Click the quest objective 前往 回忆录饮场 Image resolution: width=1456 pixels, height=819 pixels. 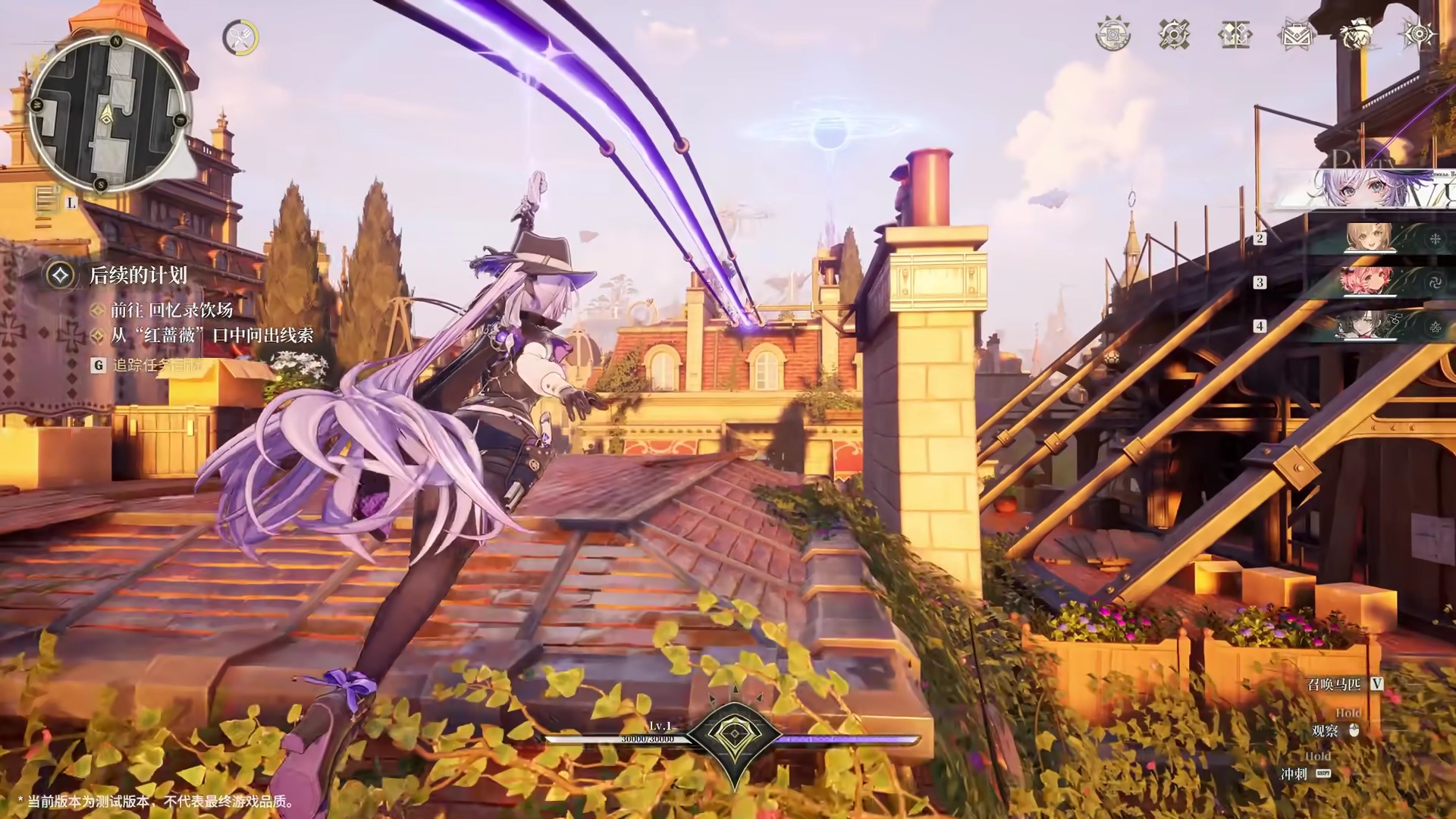click(x=171, y=309)
